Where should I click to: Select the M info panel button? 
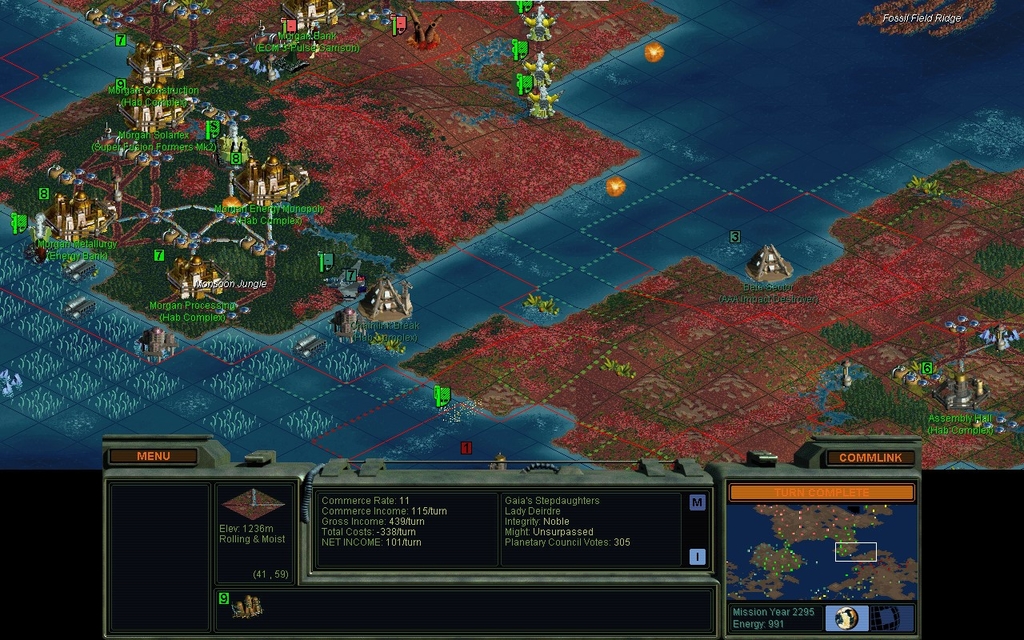[697, 503]
